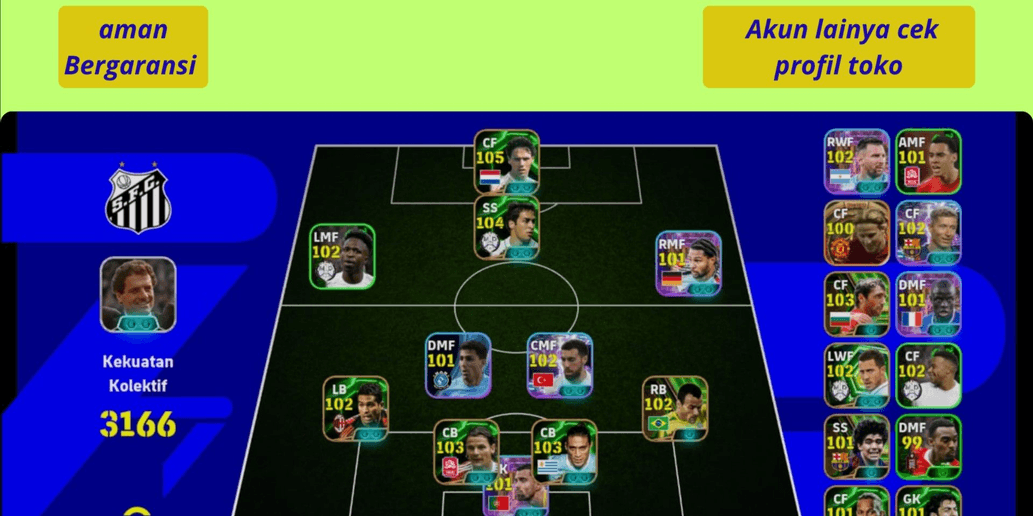1033x516 pixels.
Task: Select the CF 103 substitute card
Action: (x=856, y=304)
